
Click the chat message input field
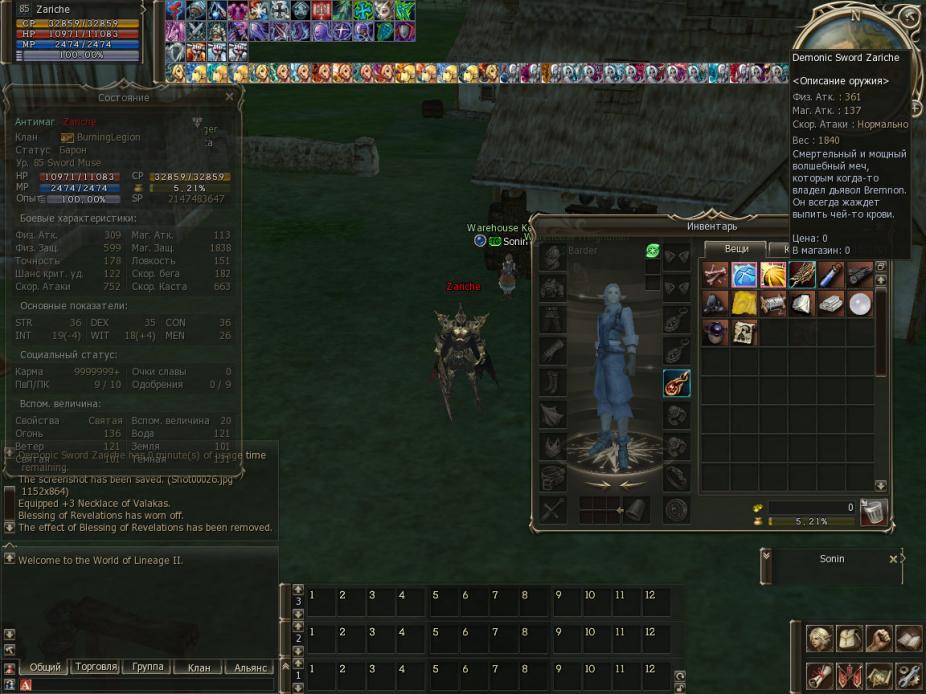pyautogui.click(x=150, y=684)
